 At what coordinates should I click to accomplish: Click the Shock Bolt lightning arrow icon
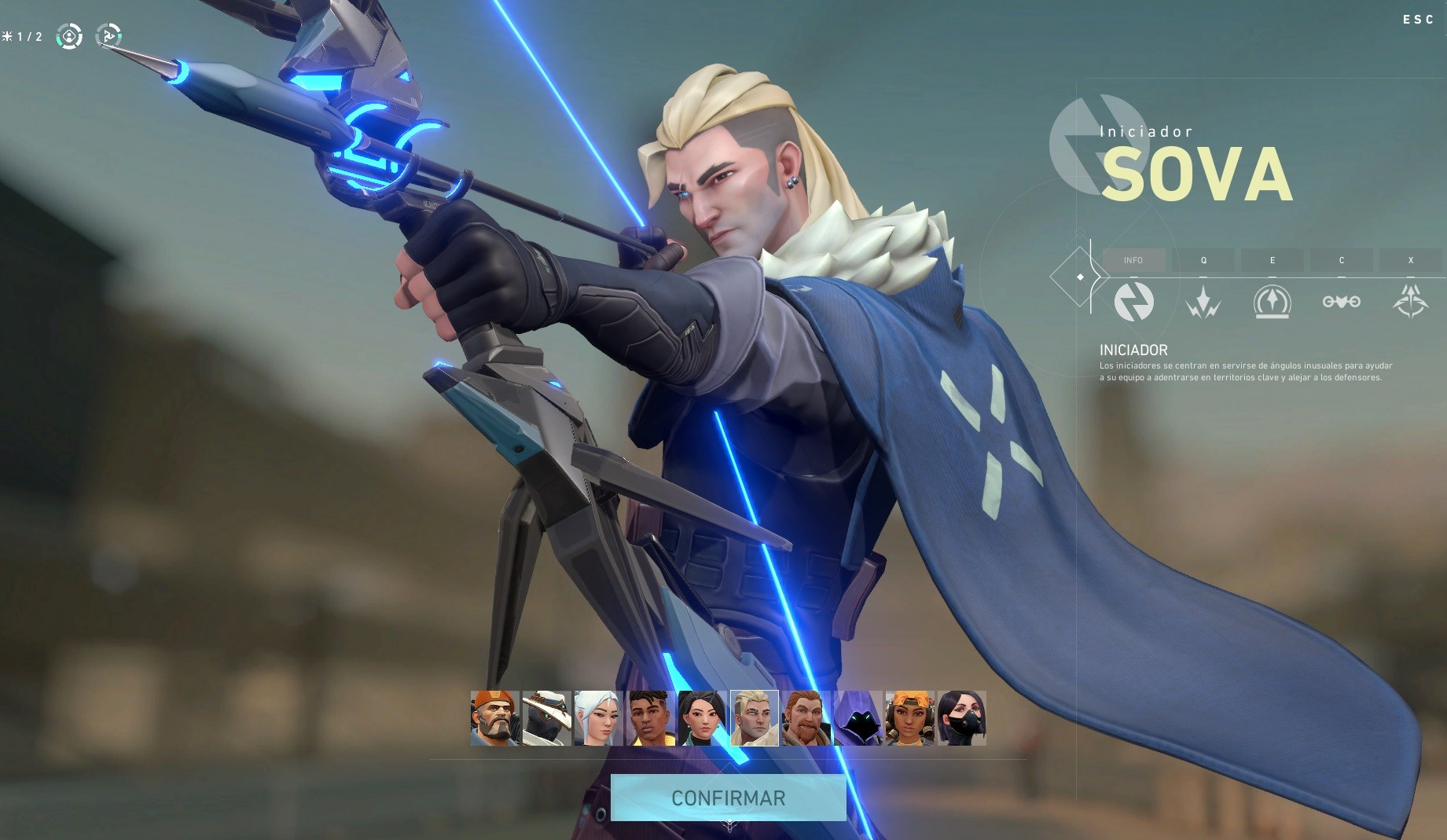[x=1203, y=302]
